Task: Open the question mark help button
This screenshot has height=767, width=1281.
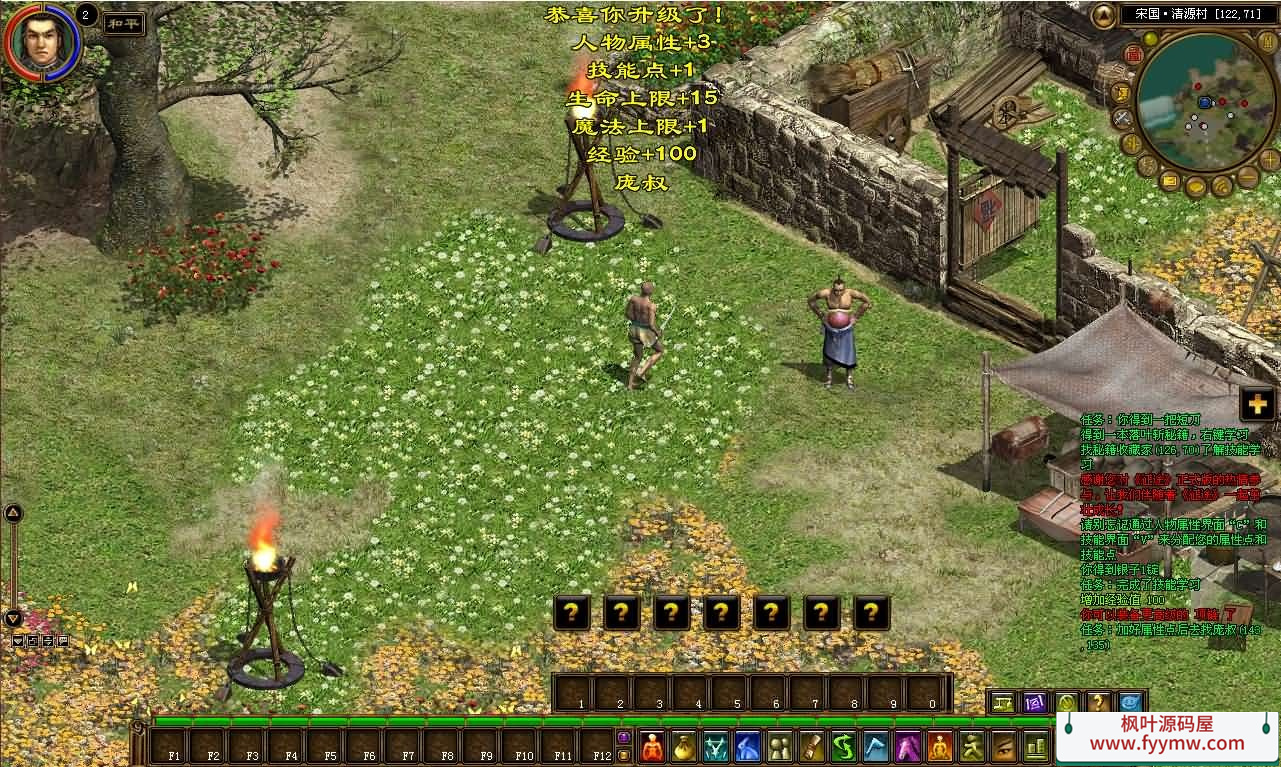Action: [x=1098, y=702]
